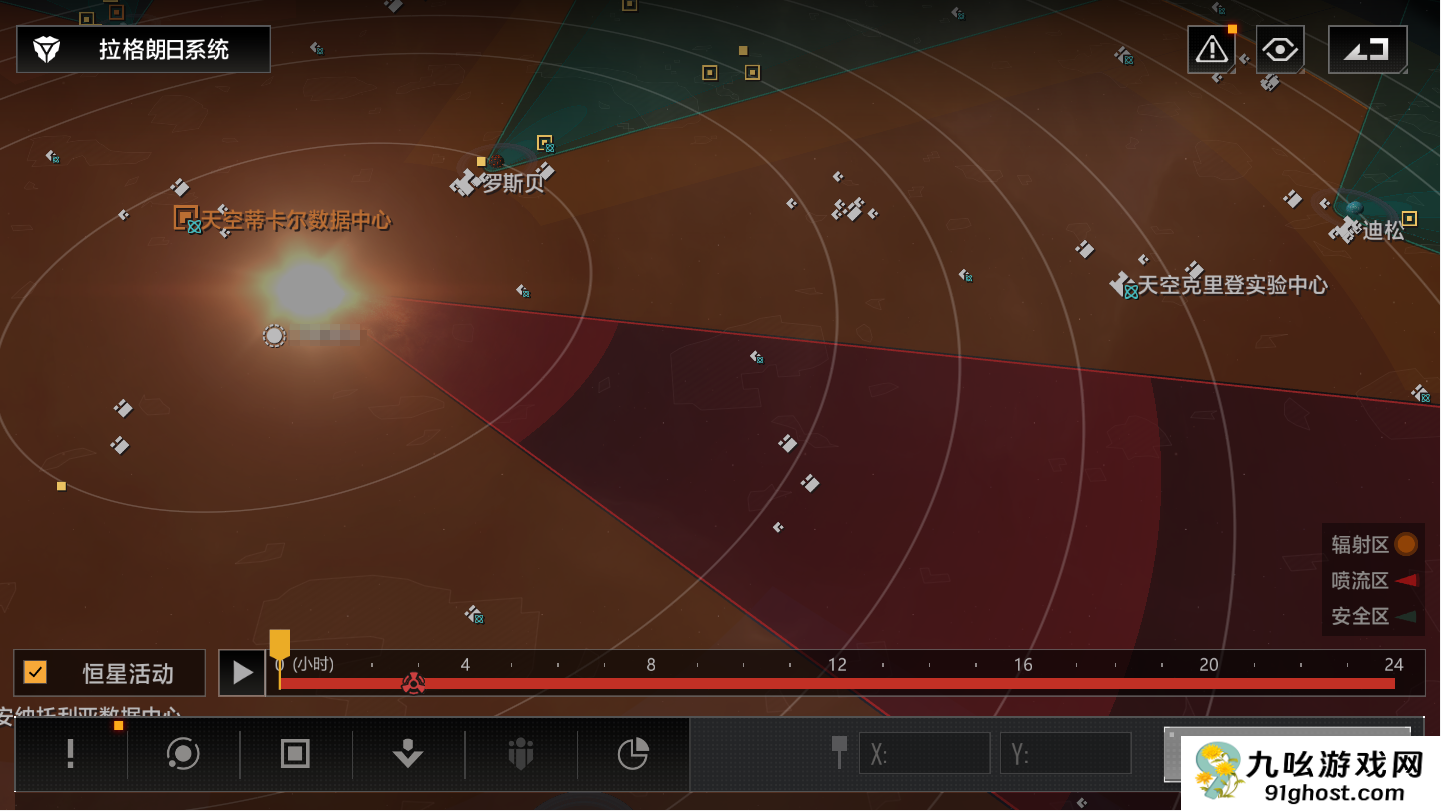
Task: Uncheck the 恒星活动 checkbox
Action: 36,672
